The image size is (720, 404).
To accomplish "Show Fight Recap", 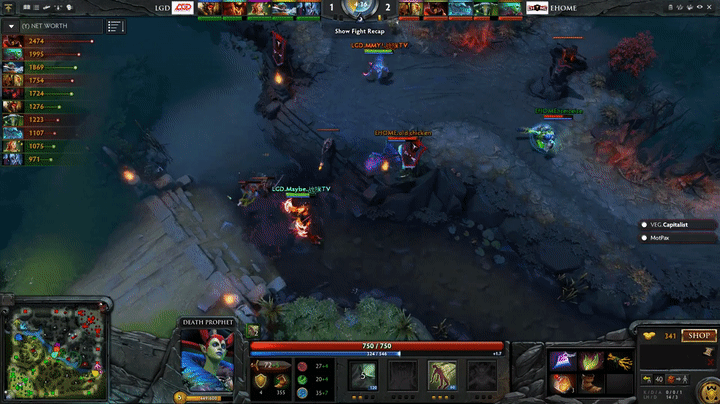I will click(x=359, y=31).
